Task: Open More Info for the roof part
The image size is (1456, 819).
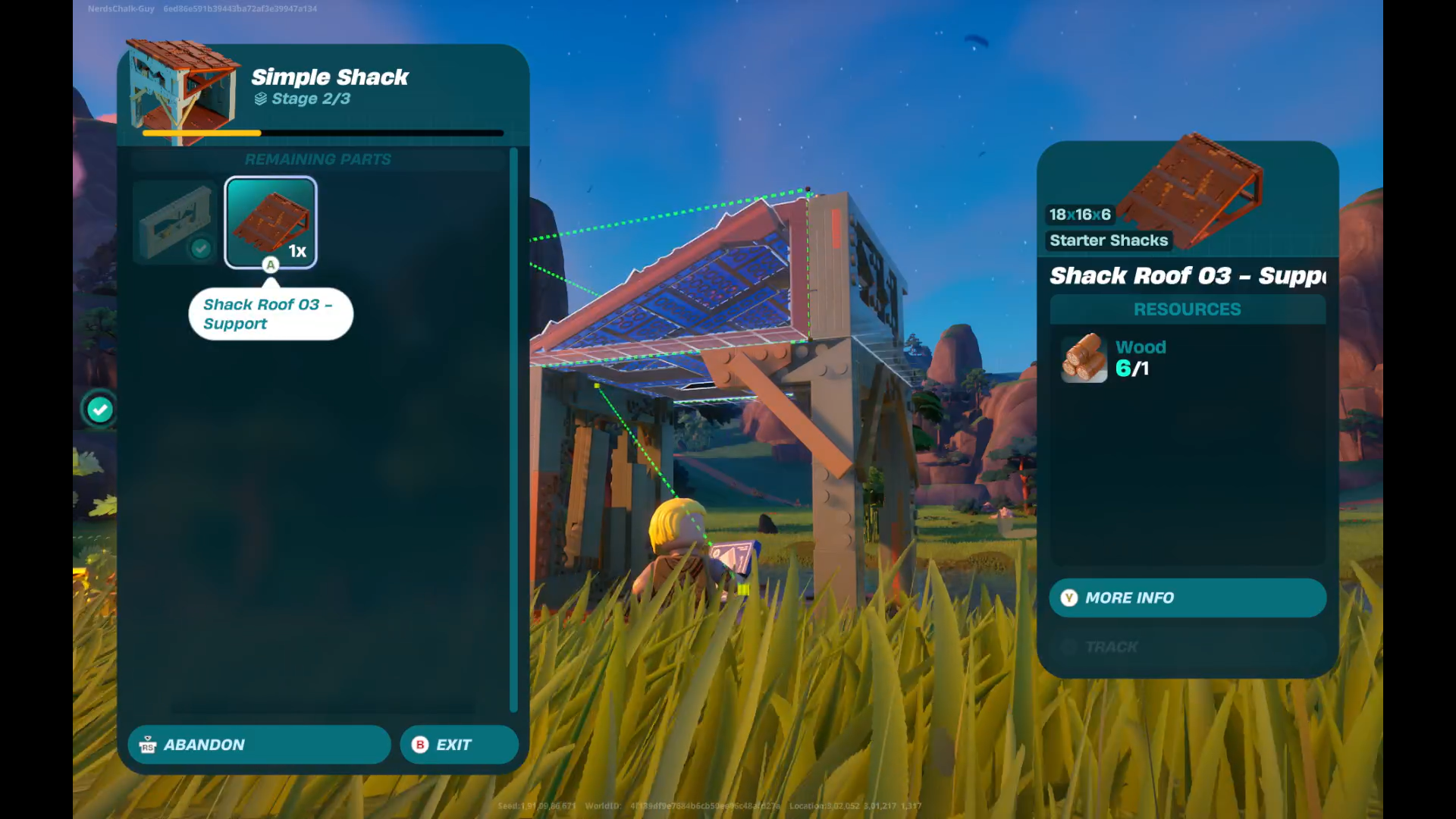Action: coord(1187,598)
